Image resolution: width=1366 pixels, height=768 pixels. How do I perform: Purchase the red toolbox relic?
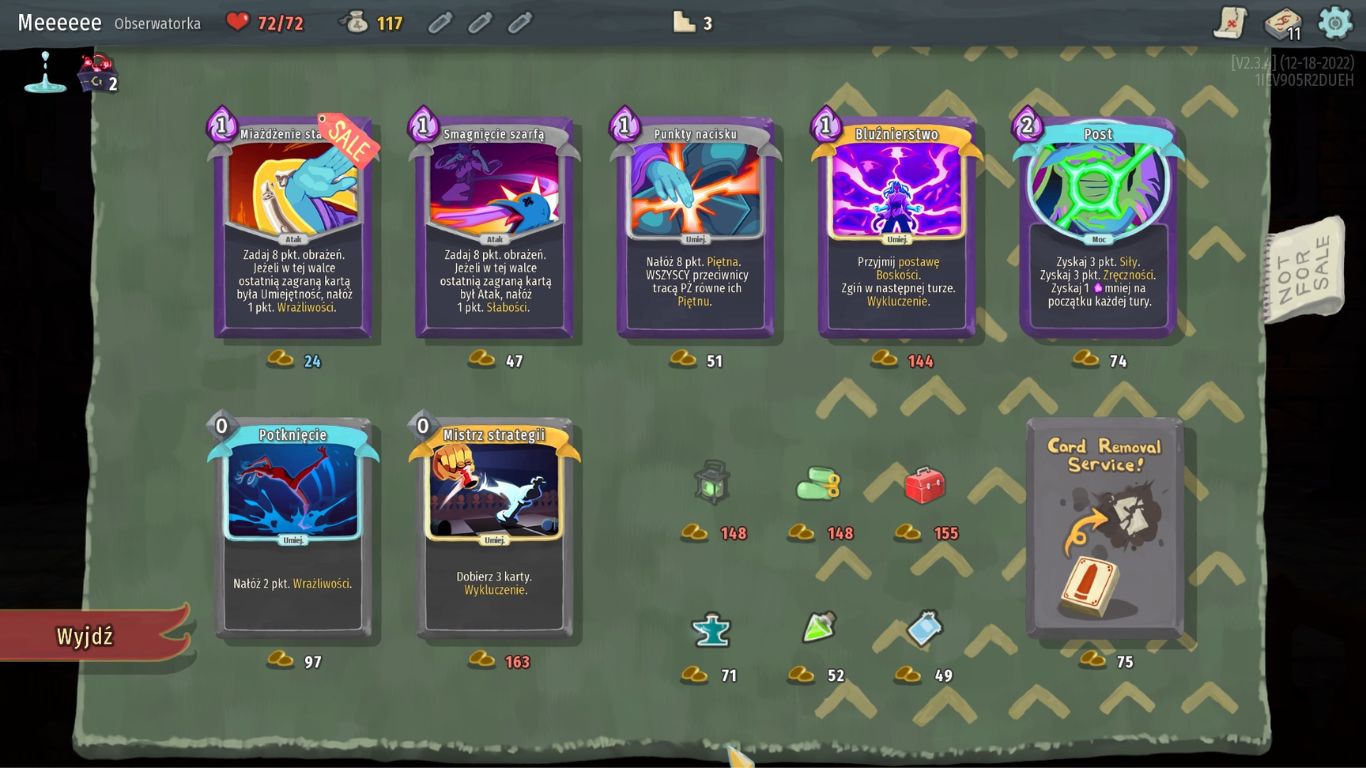924,485
